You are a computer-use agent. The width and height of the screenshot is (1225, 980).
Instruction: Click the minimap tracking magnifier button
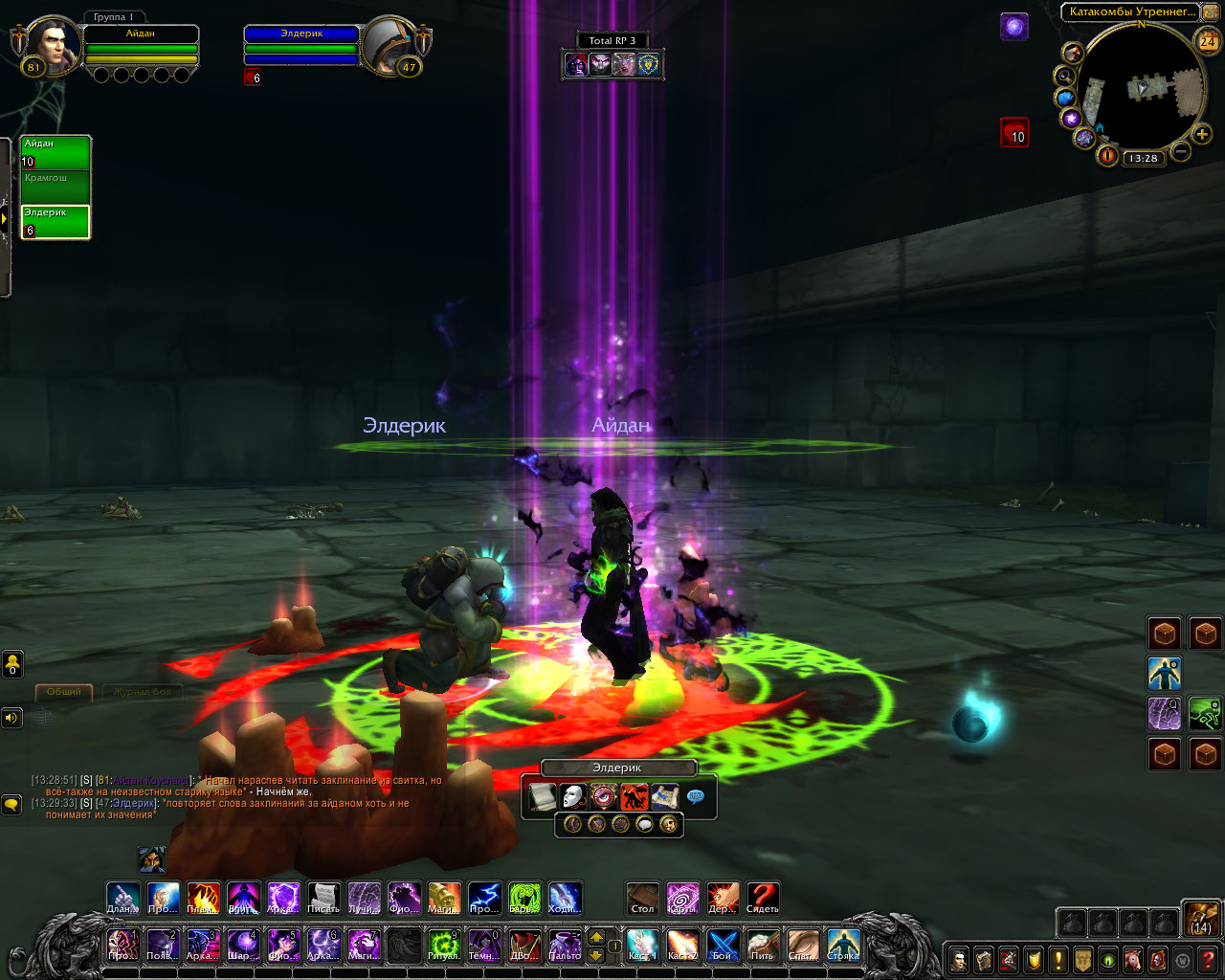pyautogui.click(x=1064, y=76)
